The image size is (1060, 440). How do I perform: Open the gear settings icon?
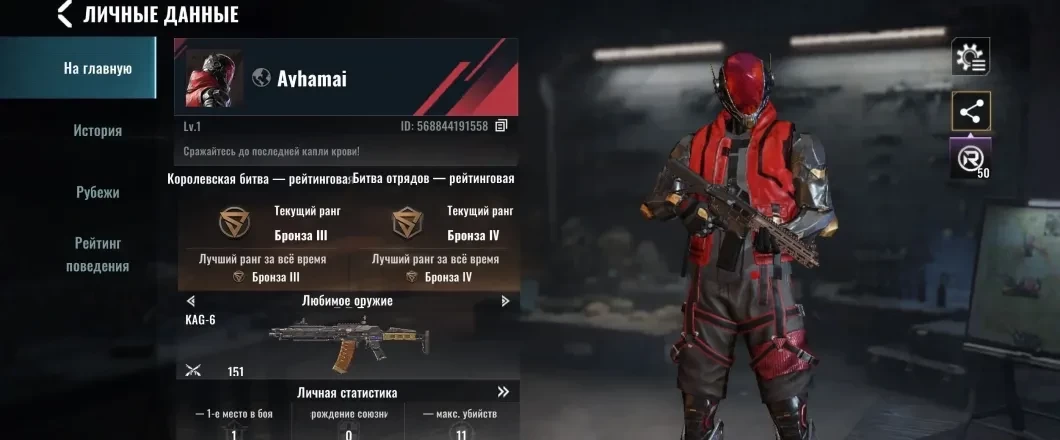[970, 58]
